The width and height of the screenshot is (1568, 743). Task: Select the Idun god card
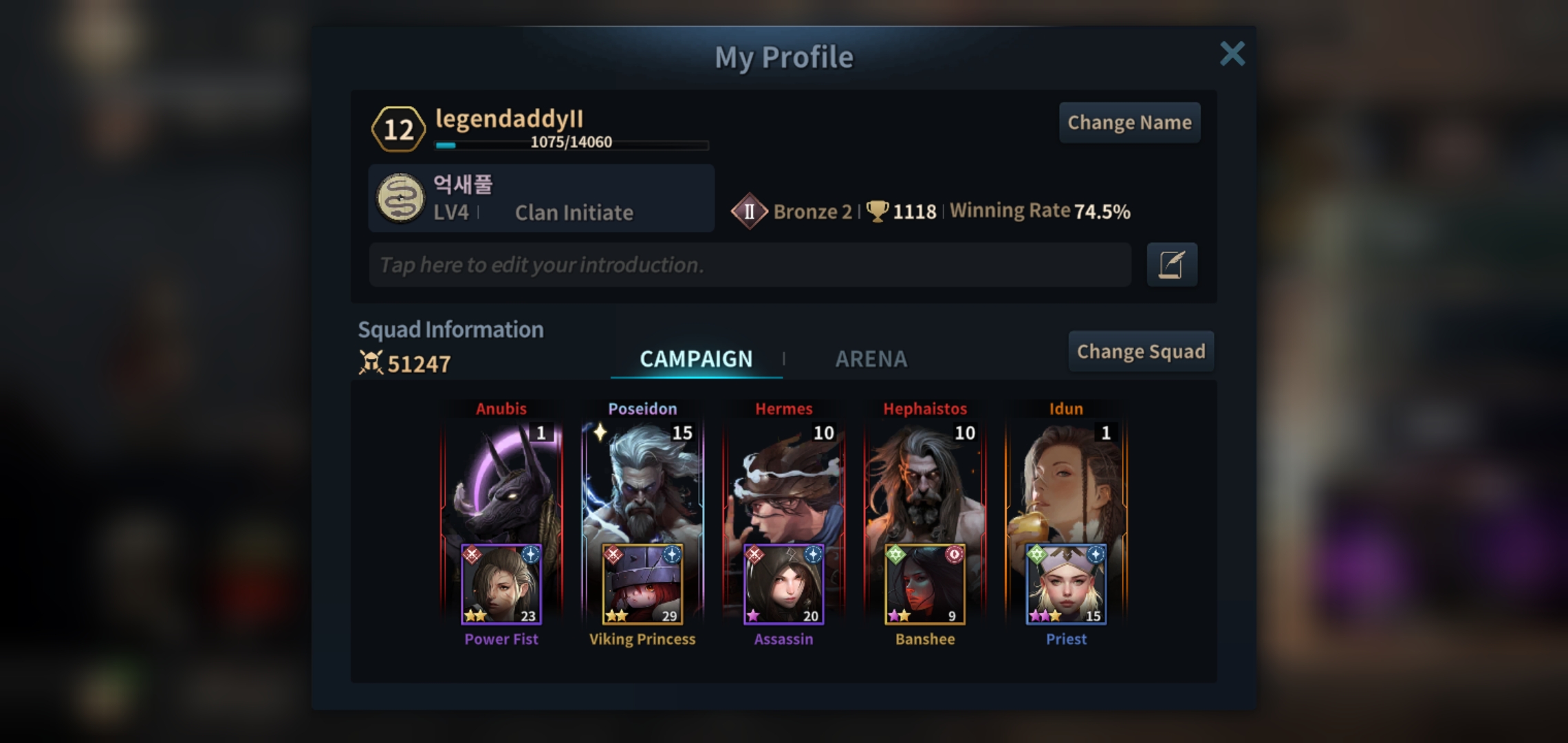(x=1066, y=482)
